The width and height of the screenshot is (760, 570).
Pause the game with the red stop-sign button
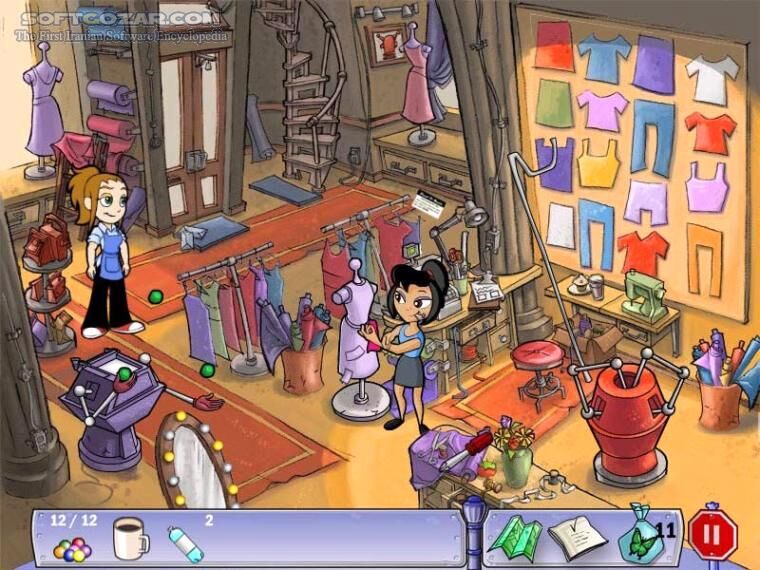pos(712,536)
